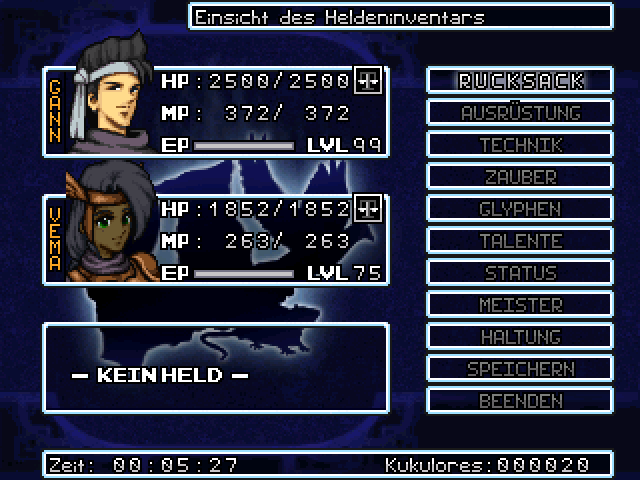Image resolution: width=640 pixels, height=480 pixels.
Task: Choose the Meister menu option
Action: [520, 305]
